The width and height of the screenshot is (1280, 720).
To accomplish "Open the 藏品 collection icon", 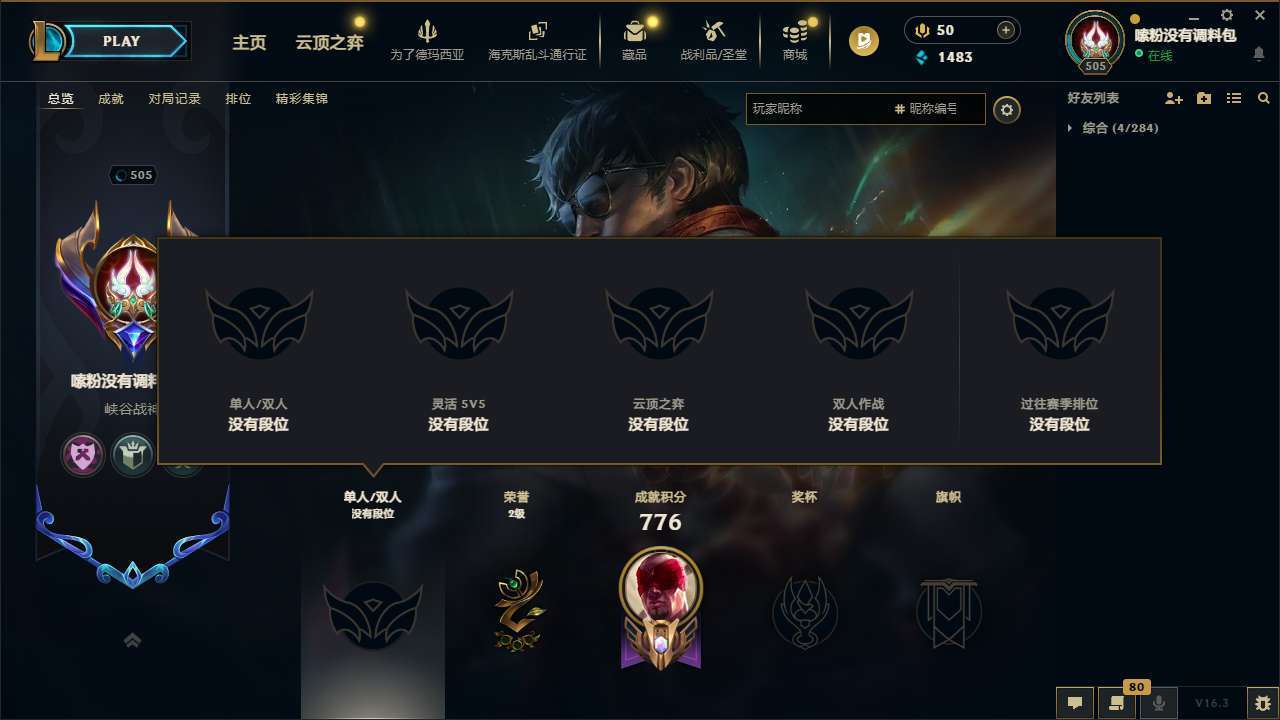I will coord(633,38).
